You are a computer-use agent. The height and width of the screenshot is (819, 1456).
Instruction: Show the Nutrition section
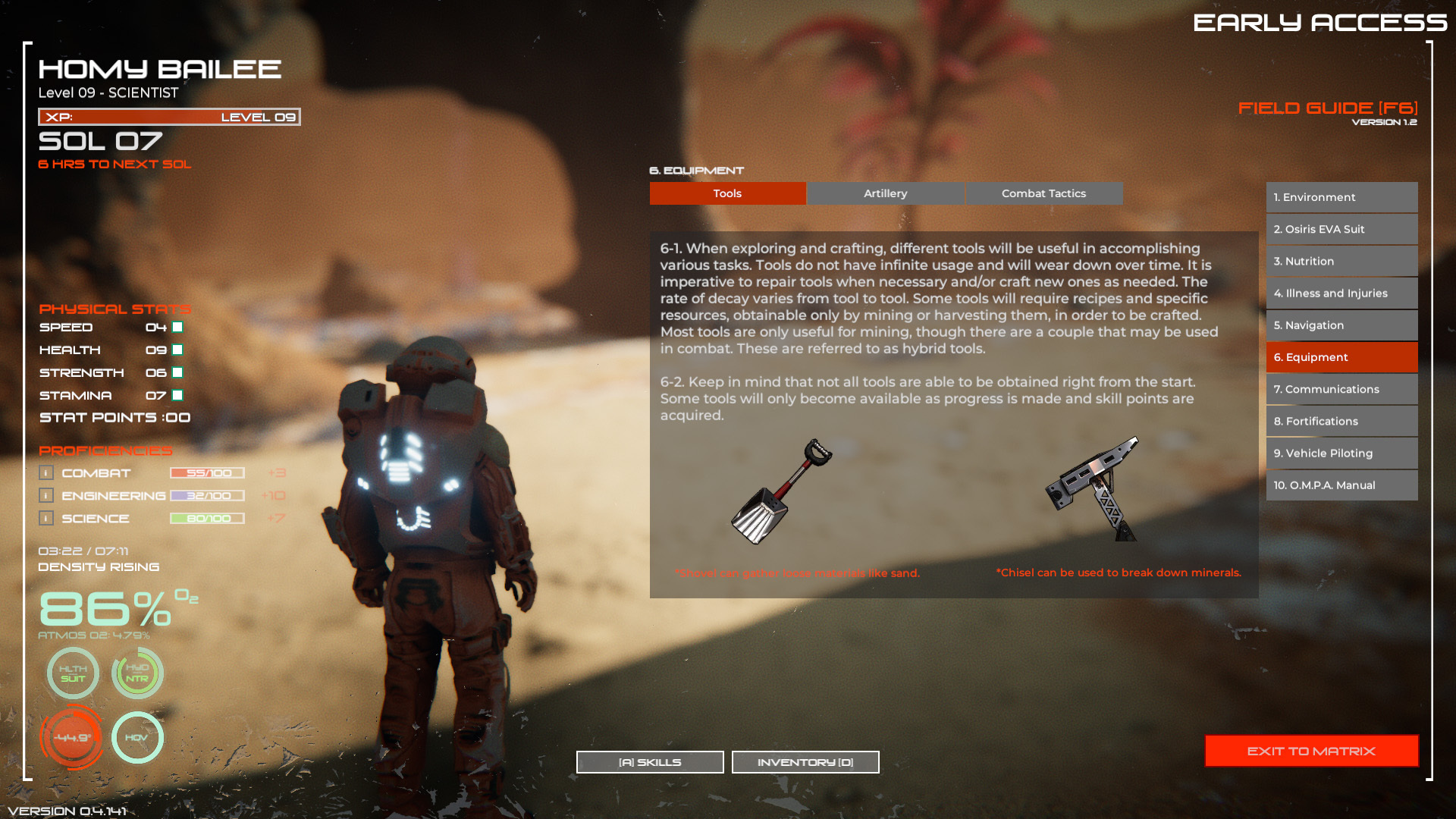[1341, 261]
